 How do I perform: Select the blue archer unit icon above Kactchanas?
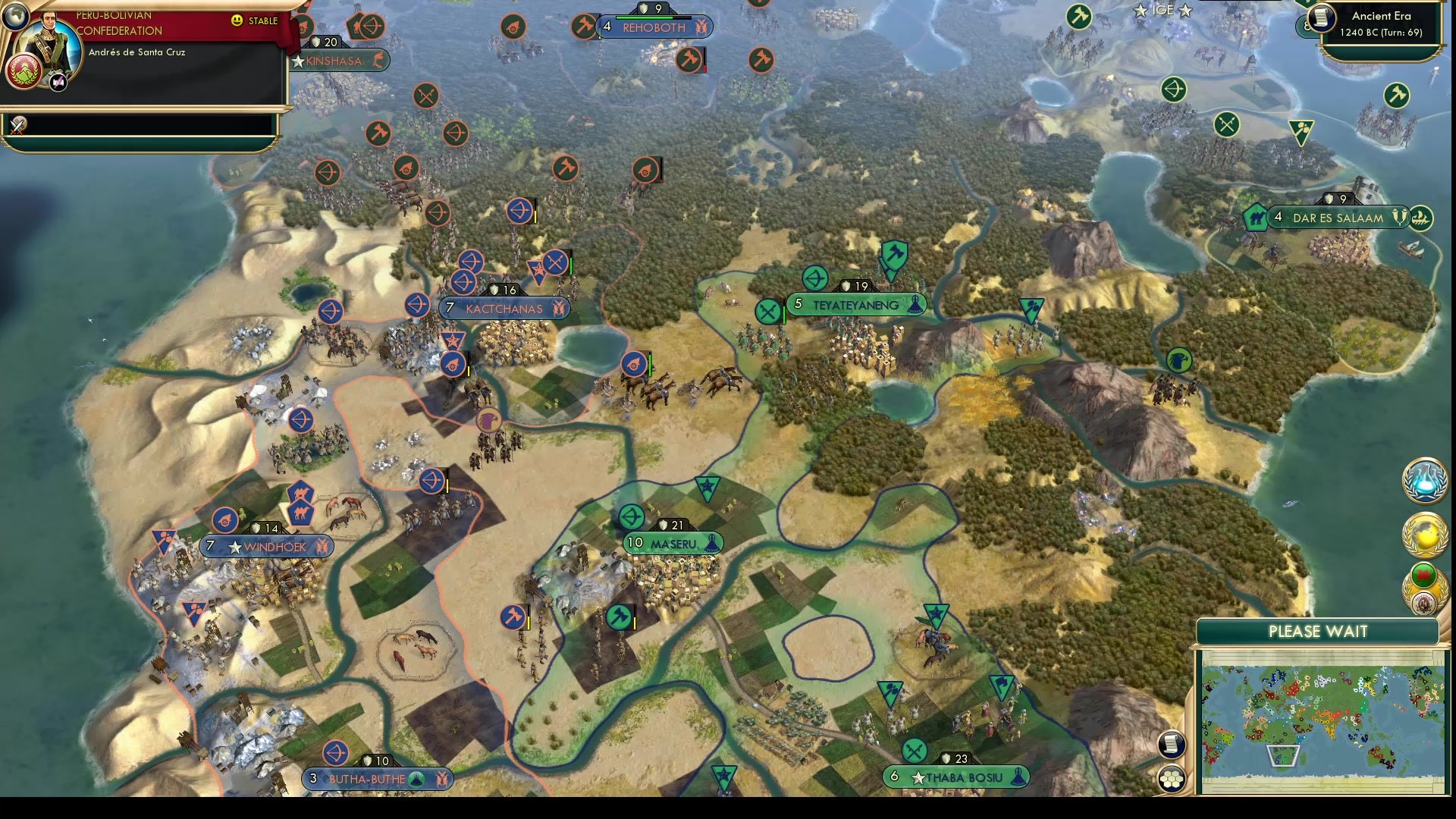pyautogui.click(x=518, y=212)
